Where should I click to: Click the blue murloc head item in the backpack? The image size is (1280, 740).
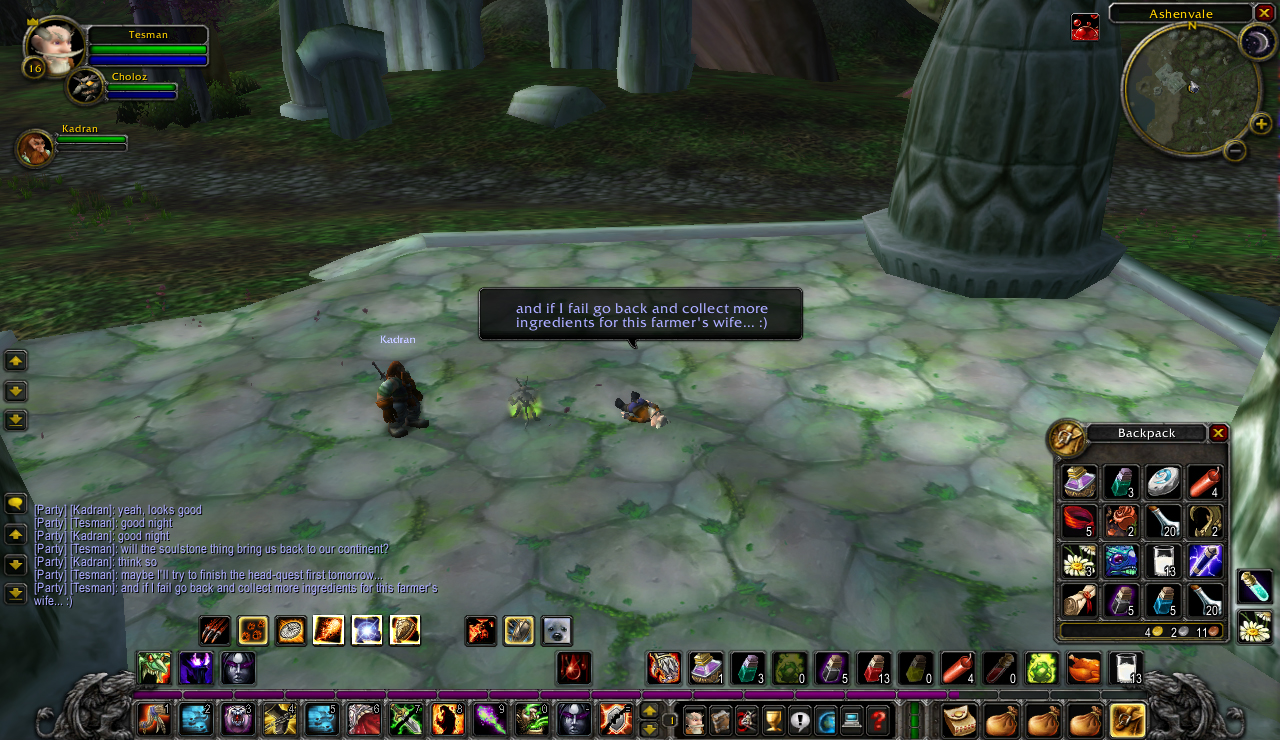(x=1121, y=560)
